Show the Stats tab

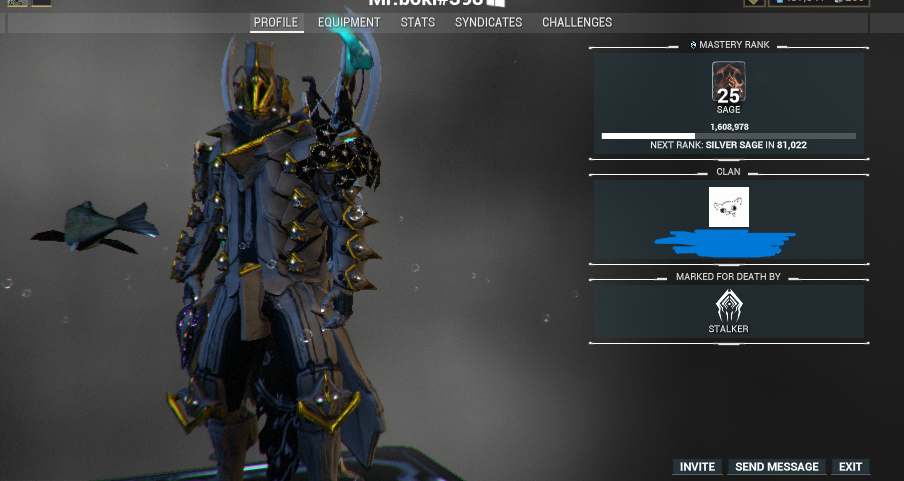pos(417,22)
